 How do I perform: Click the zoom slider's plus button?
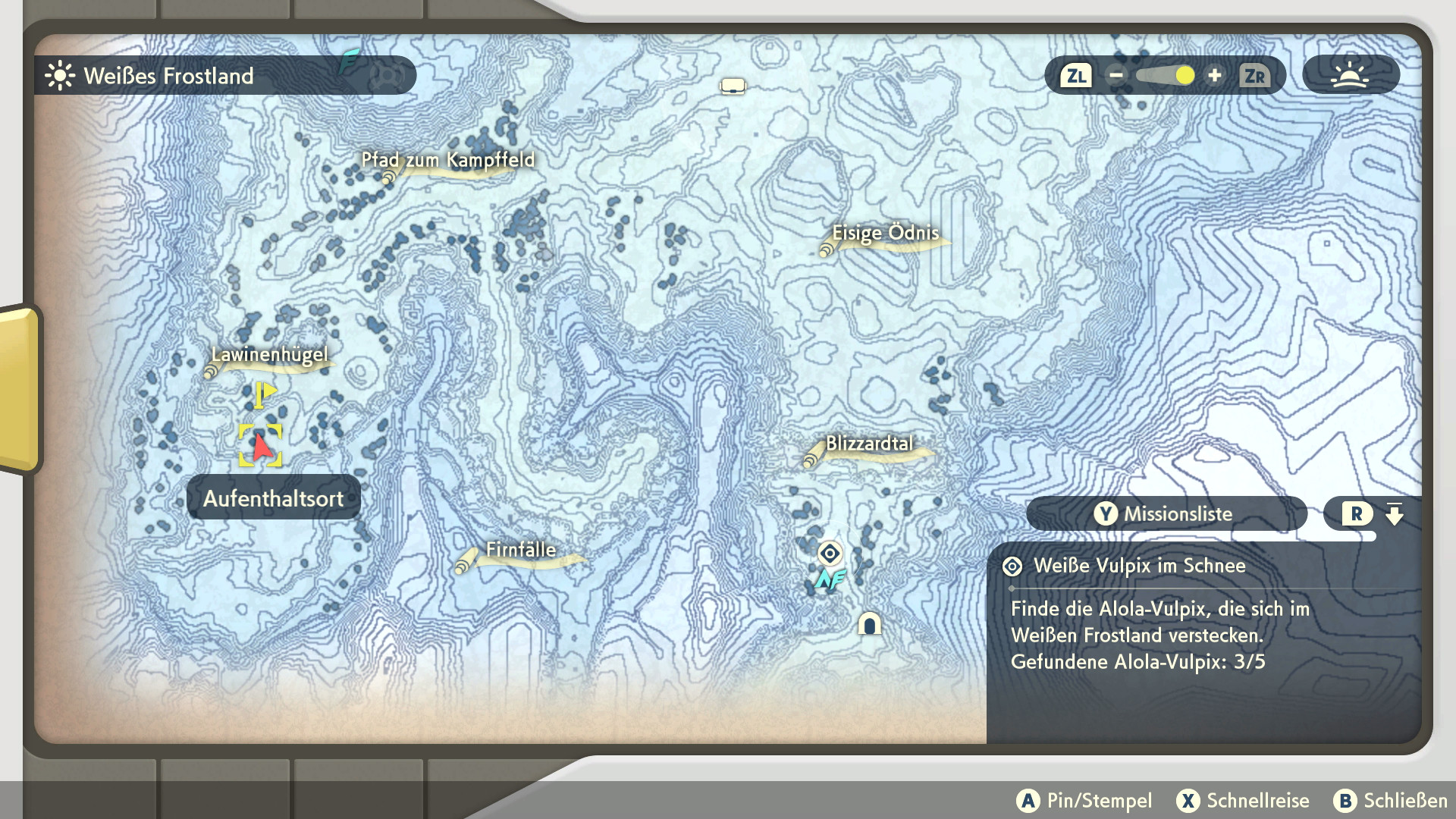pyautogui.click(x=1215, y=76)
